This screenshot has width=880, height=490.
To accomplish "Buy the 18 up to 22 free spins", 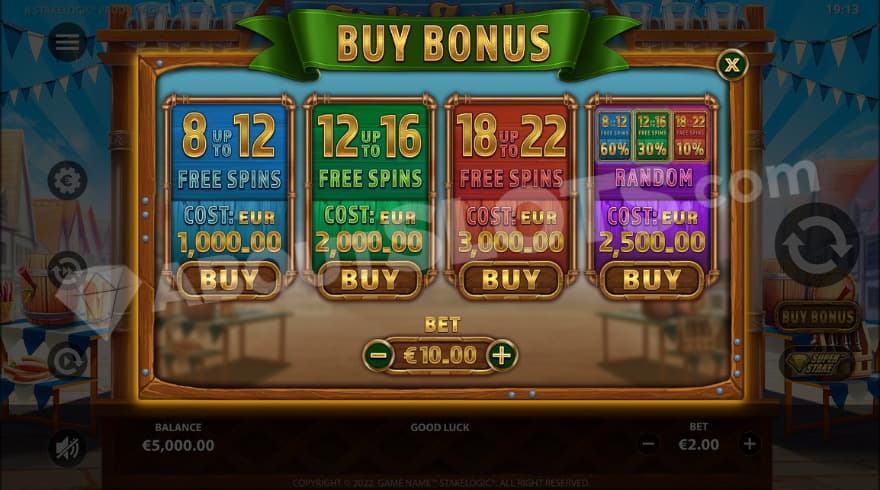I will click(x=511, y=280).
